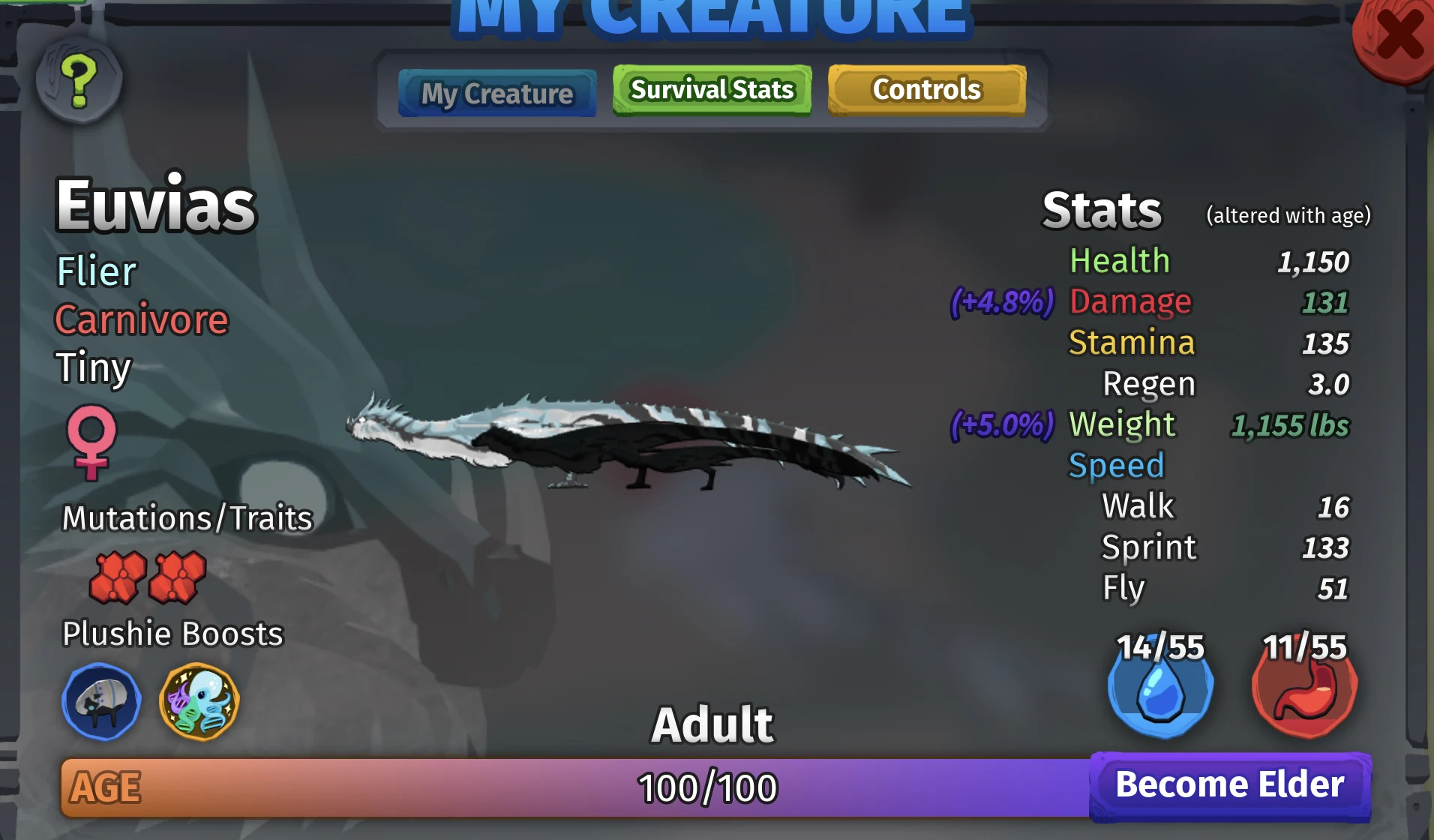1434x840 pixels.
Task: Expand the Speed stats section
Action: pos(1117,465)
